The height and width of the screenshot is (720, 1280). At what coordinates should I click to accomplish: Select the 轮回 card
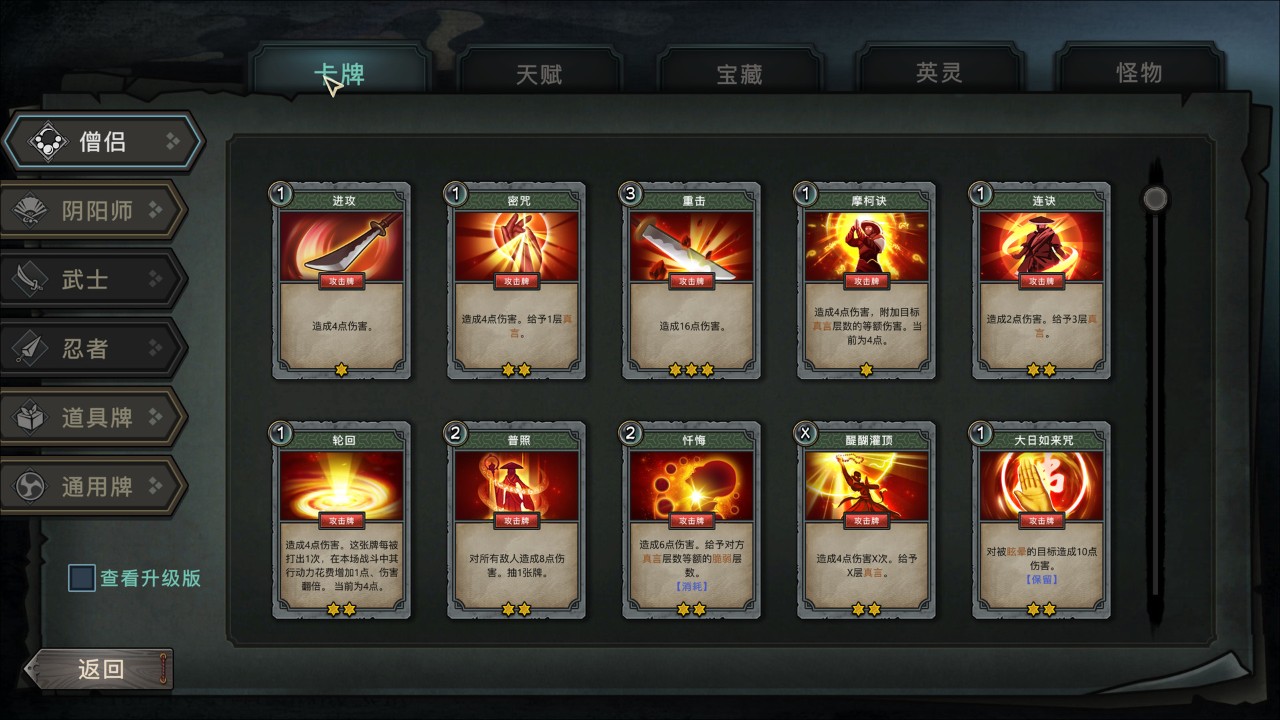pos(342,520)
